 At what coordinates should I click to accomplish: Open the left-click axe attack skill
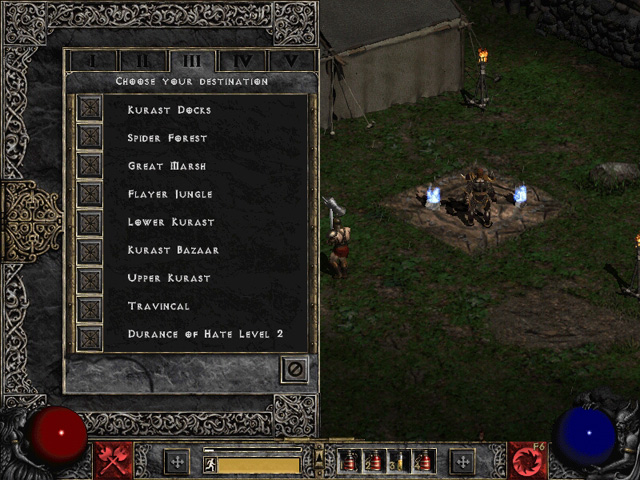tap(114, 460)
